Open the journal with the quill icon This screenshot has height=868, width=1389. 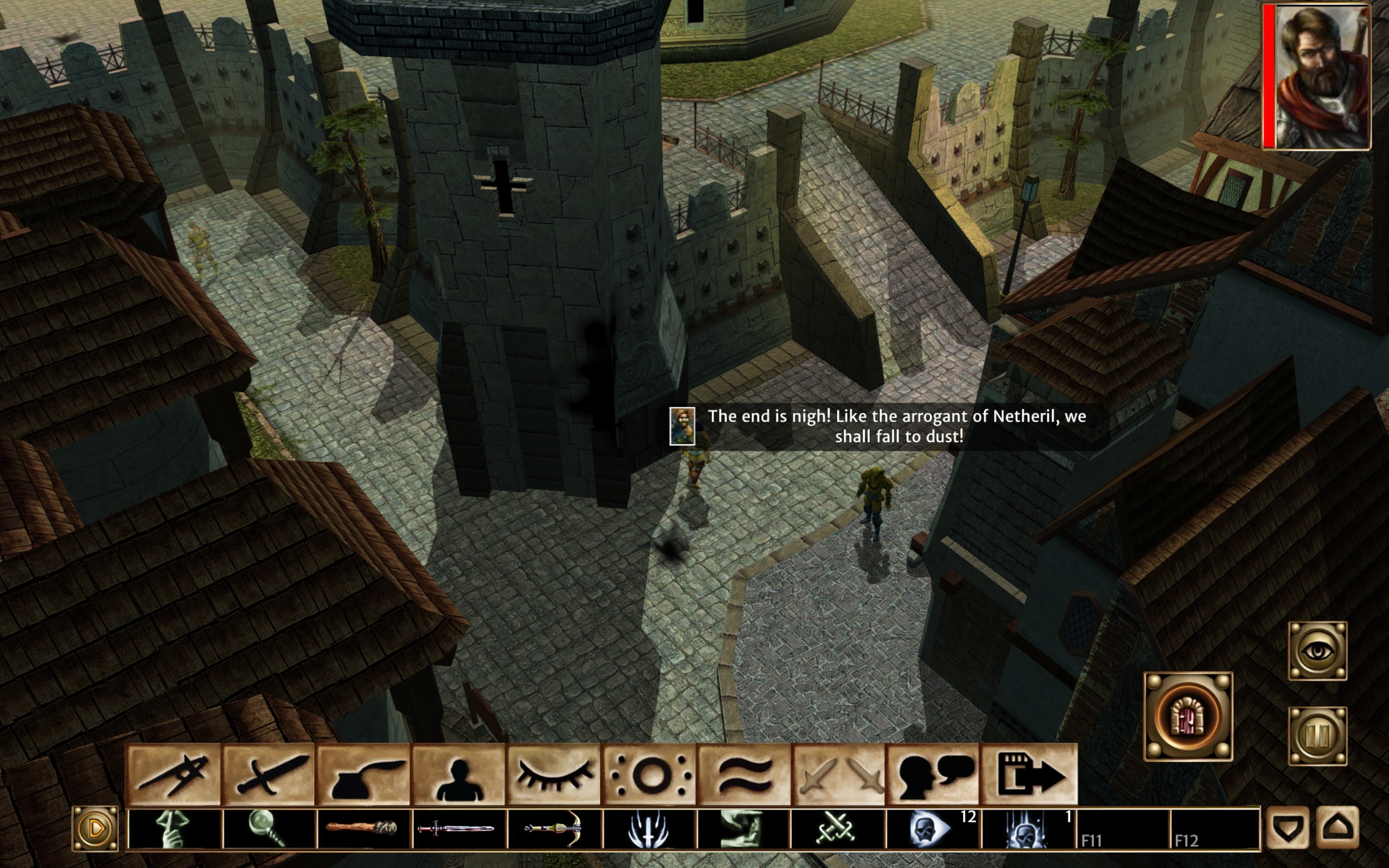point(363,774)
